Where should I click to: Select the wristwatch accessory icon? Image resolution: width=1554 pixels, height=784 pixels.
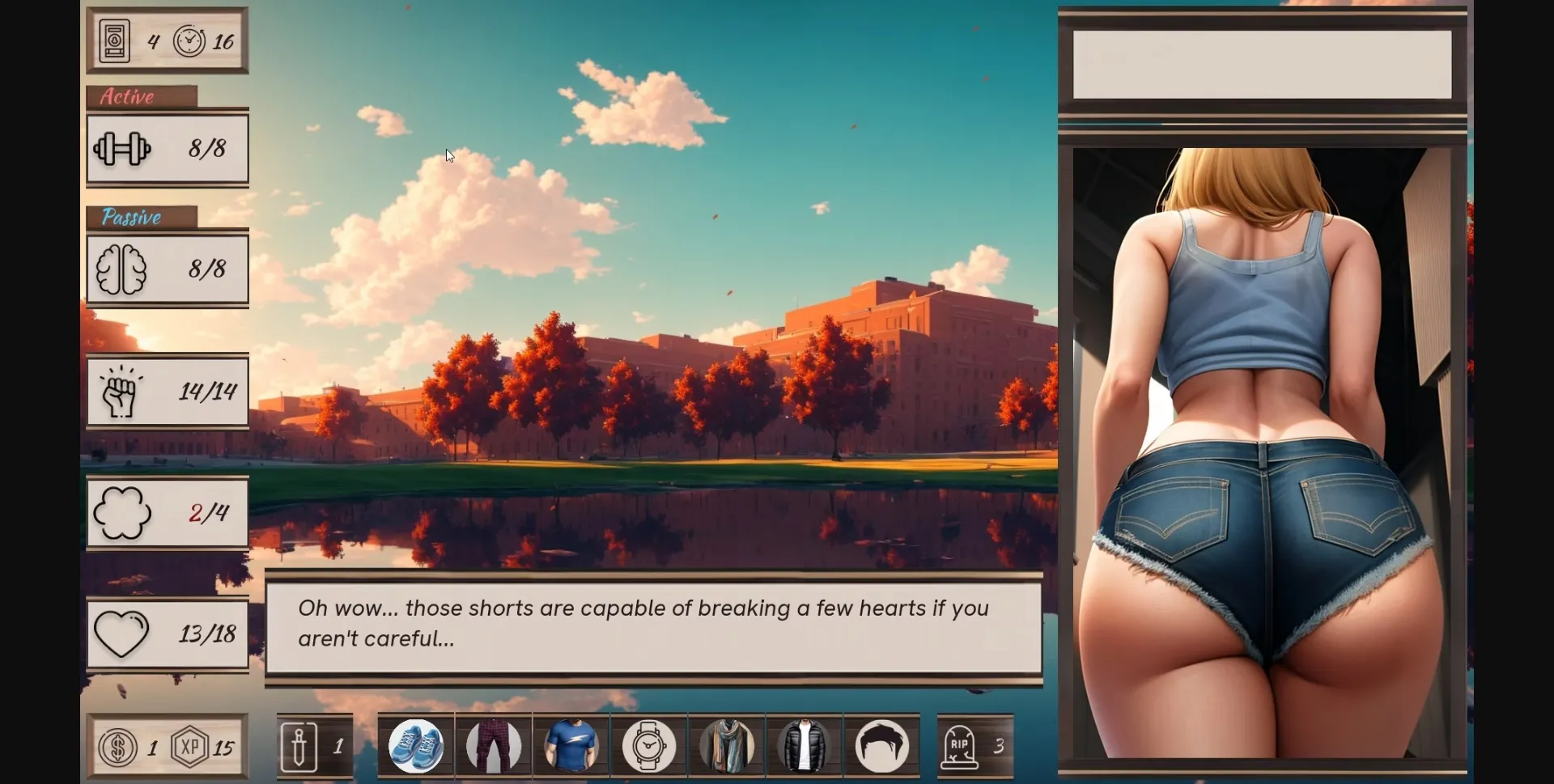tap(647, 745)
